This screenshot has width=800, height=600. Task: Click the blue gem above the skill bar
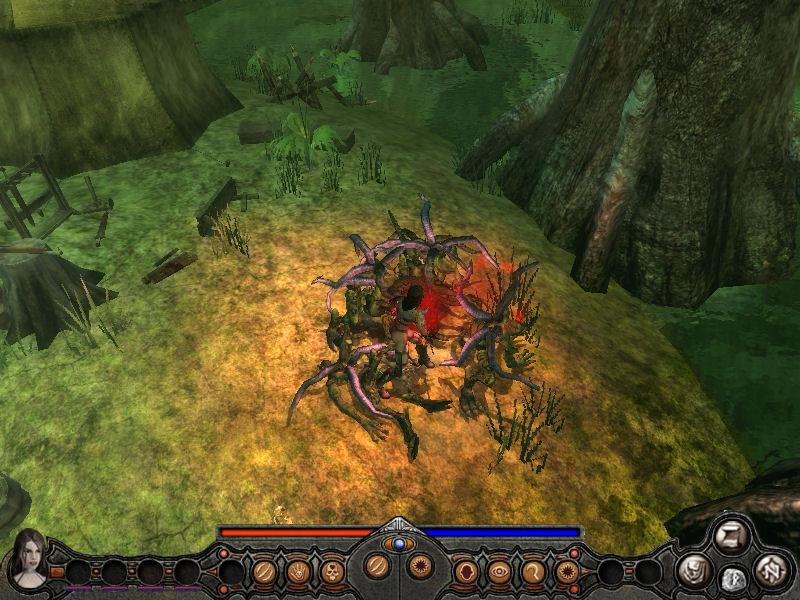[x=399, y=543]
